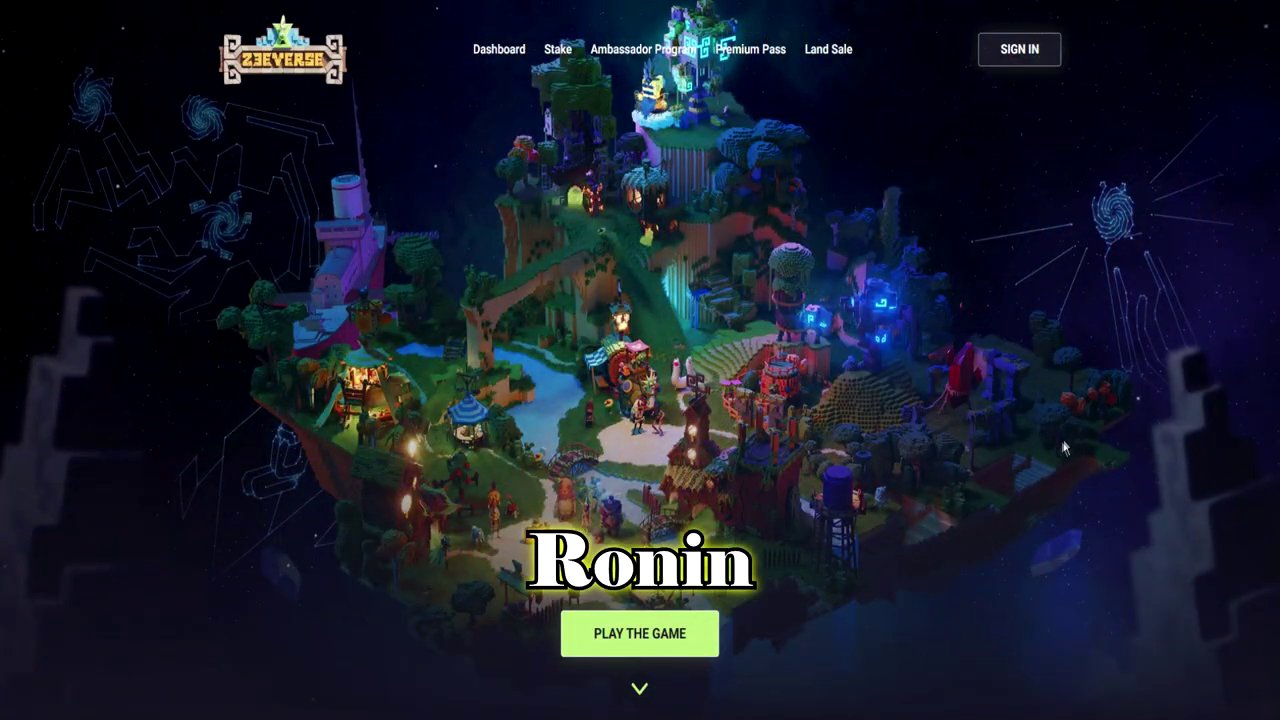Click the Zeeverse logo
This screenshot has height=720, width=1280.
[283, 52]
